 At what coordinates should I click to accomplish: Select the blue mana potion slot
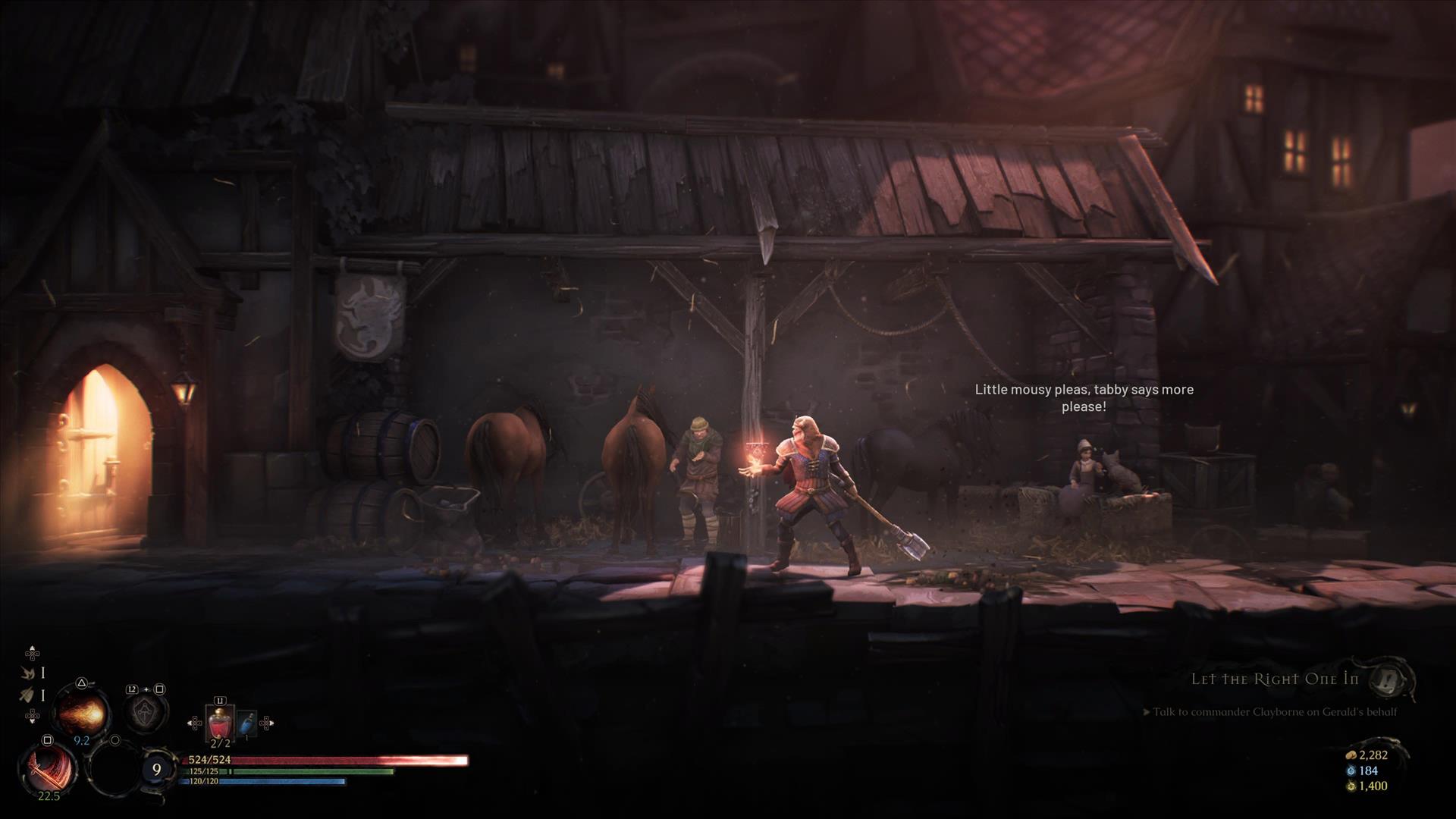[x=246, y=724]
